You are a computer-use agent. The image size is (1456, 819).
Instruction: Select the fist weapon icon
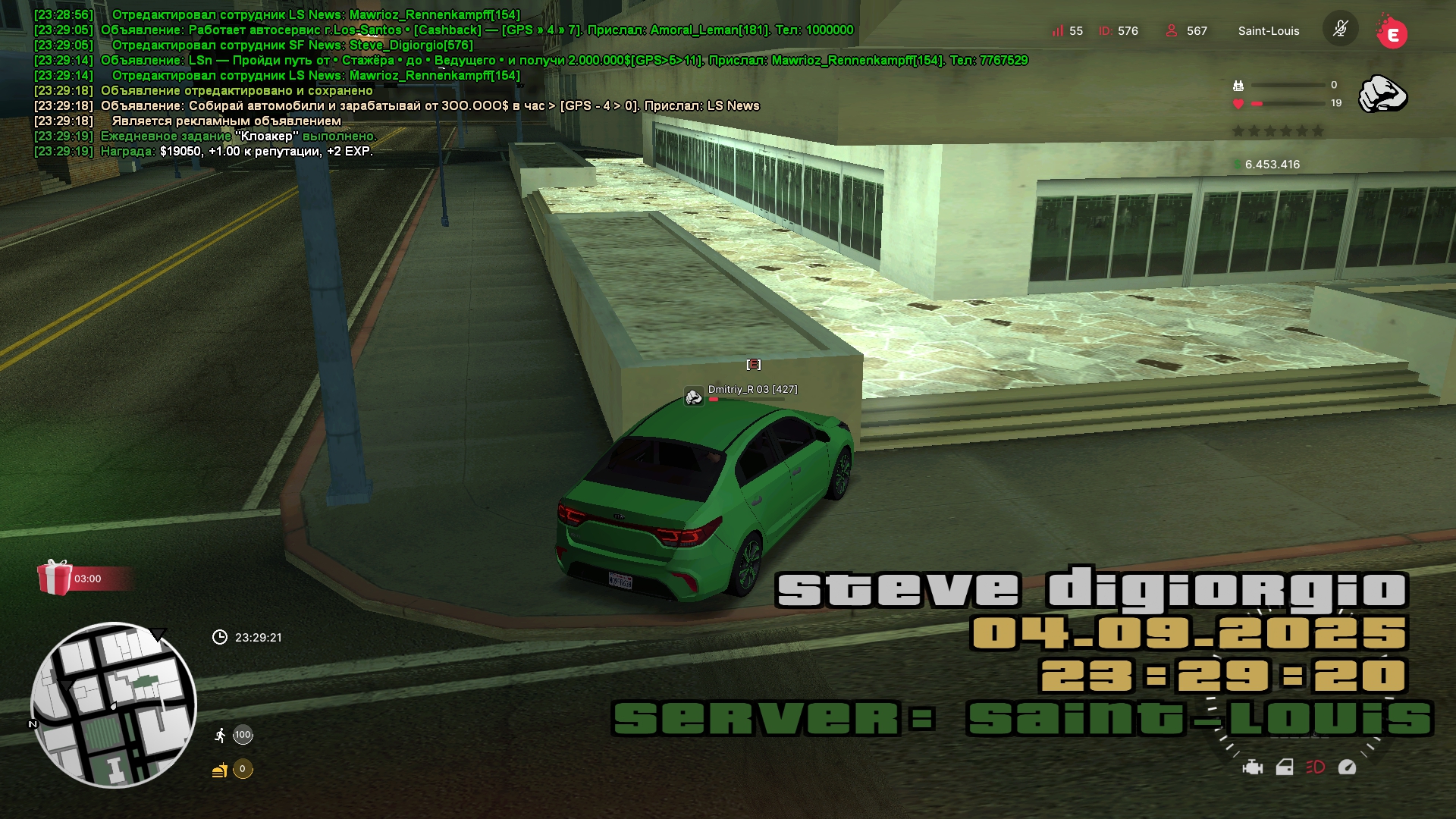pos(1382,95)
